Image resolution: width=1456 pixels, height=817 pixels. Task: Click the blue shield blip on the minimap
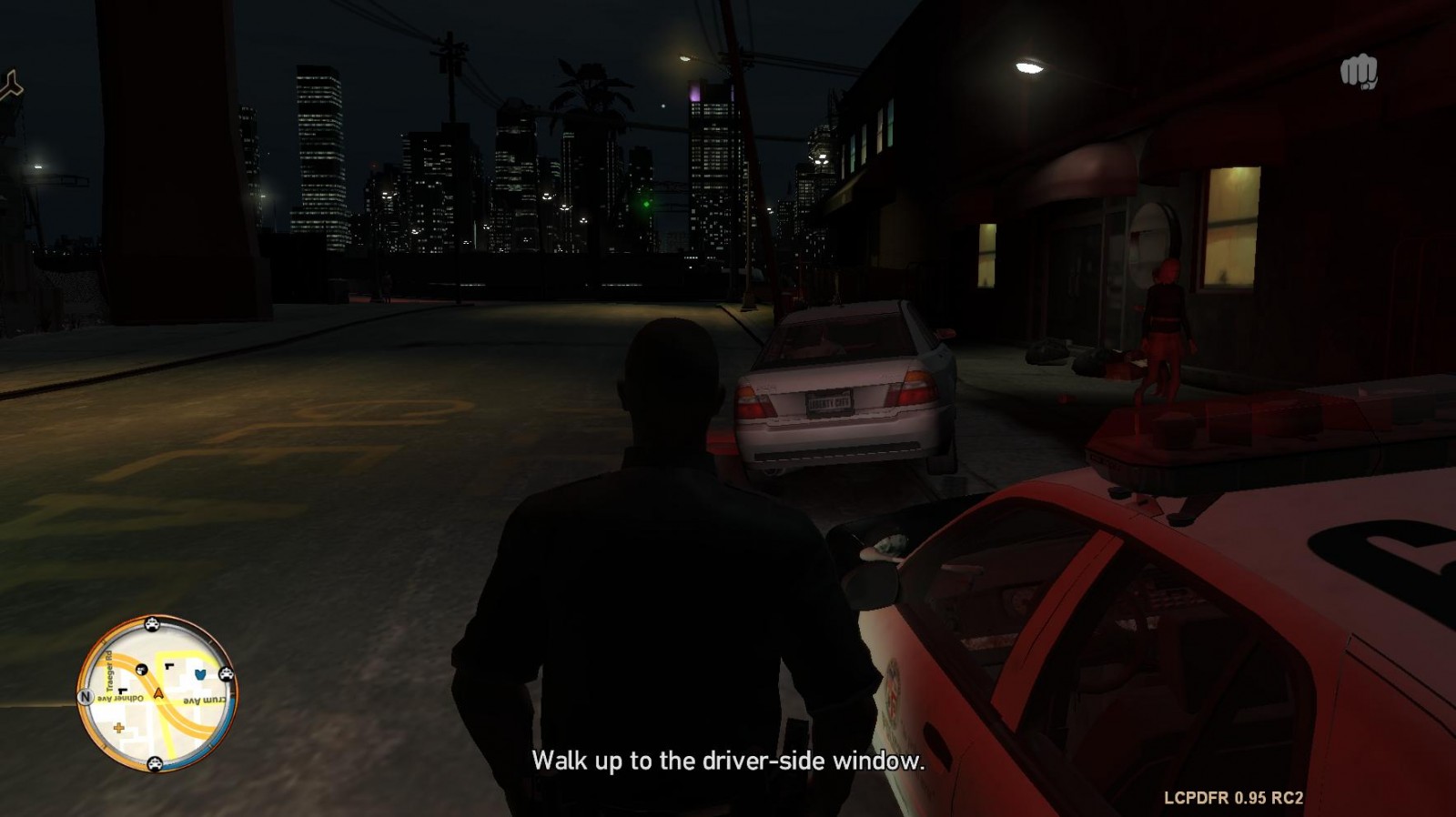click(200, 674)
